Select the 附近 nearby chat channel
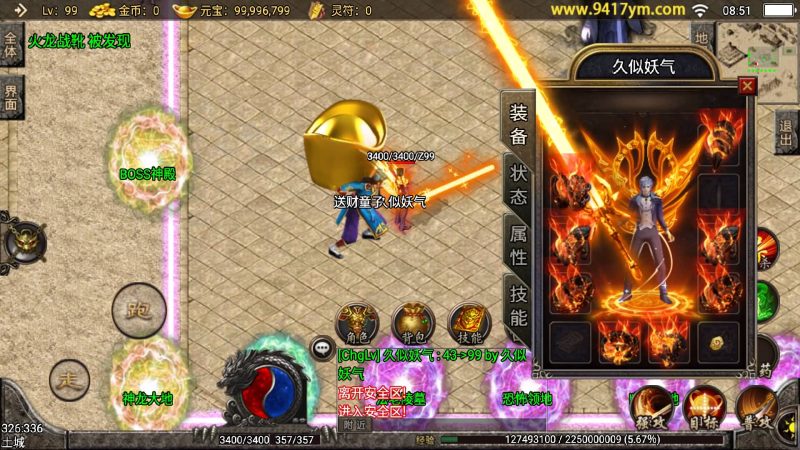Viewport: 800px width, 450px height. [x=355, y=424]
